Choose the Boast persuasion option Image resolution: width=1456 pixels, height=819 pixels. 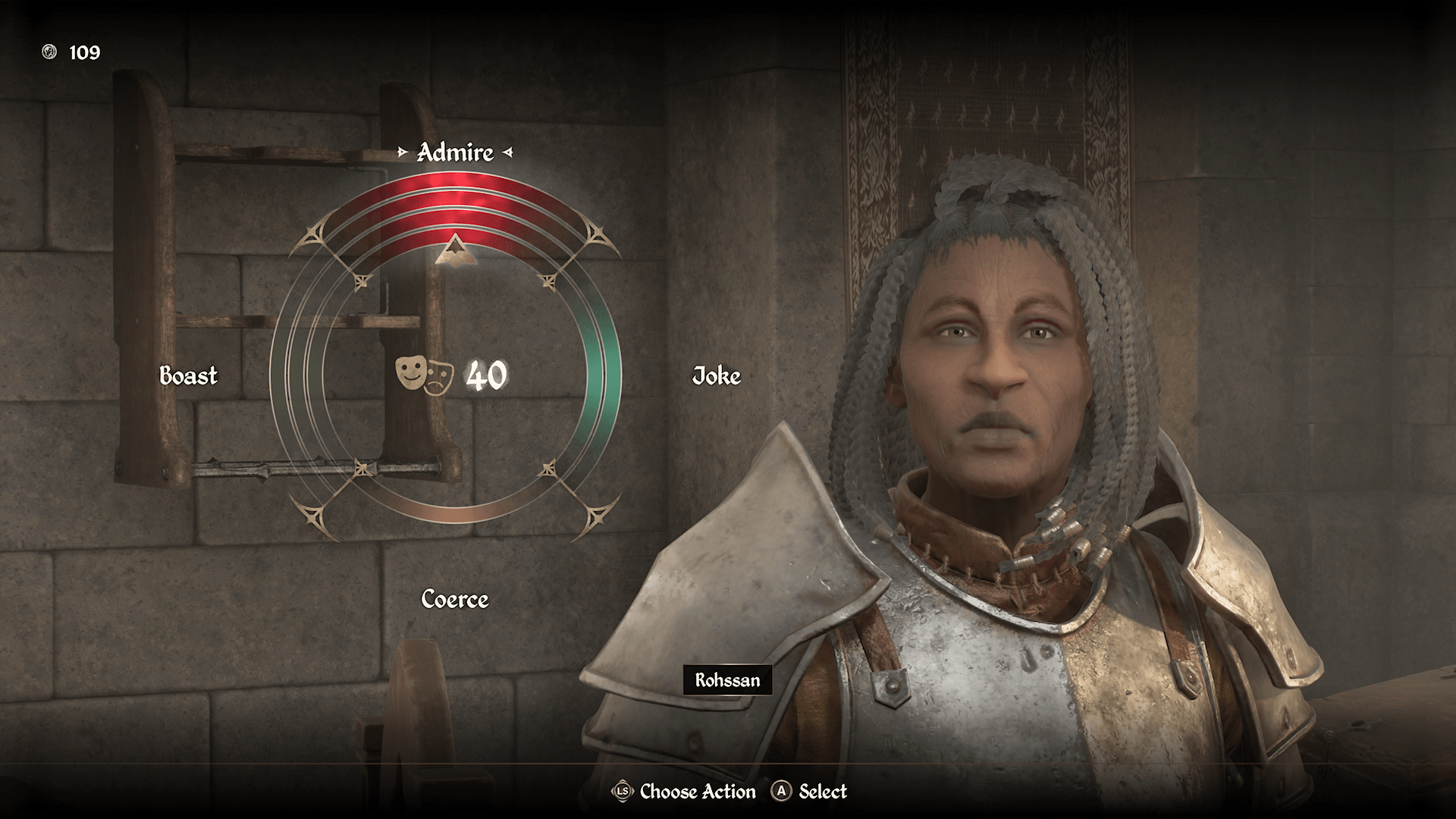coord(188,375)
